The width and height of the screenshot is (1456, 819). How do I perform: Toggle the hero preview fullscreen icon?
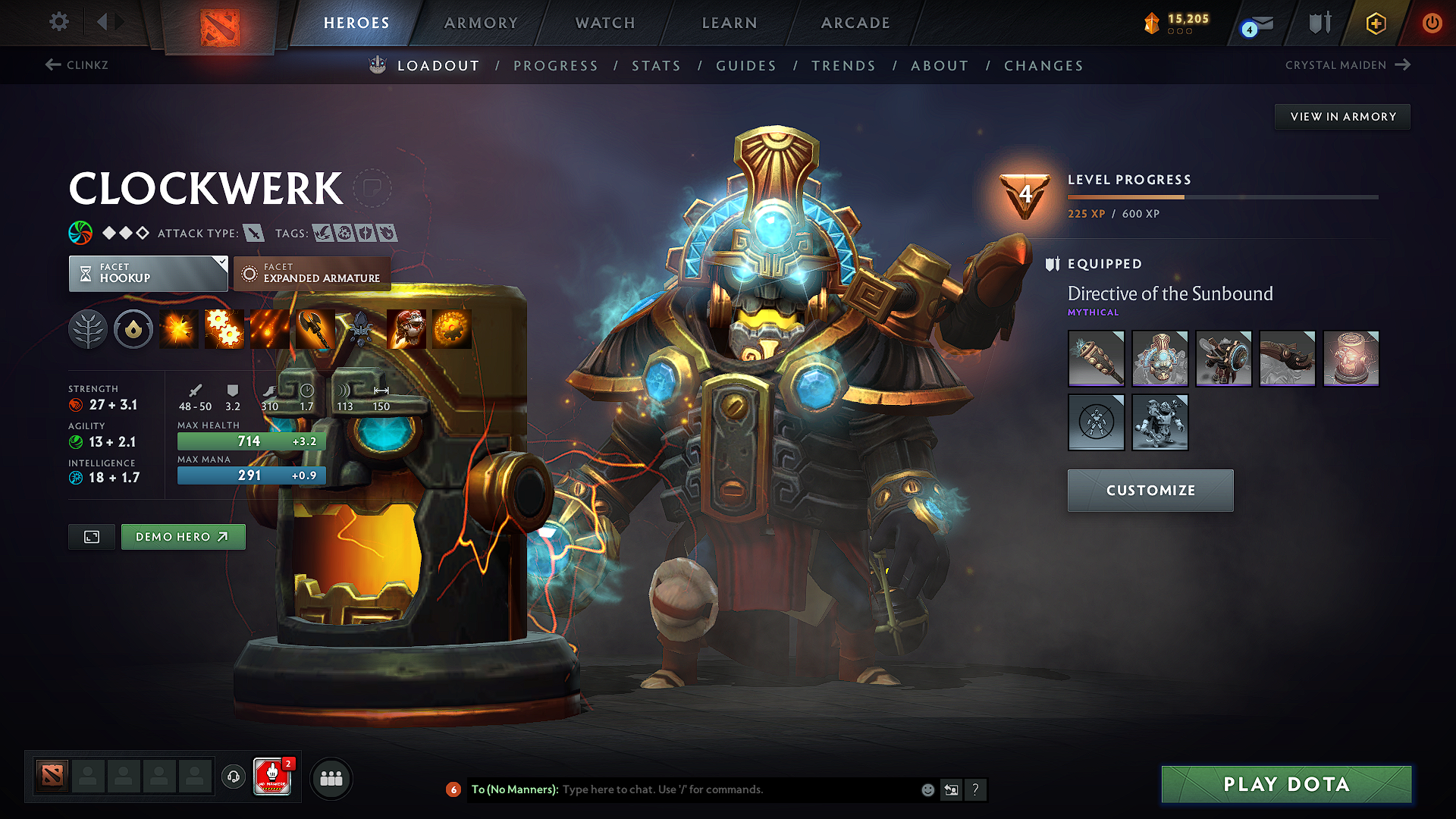click(91, 536)
